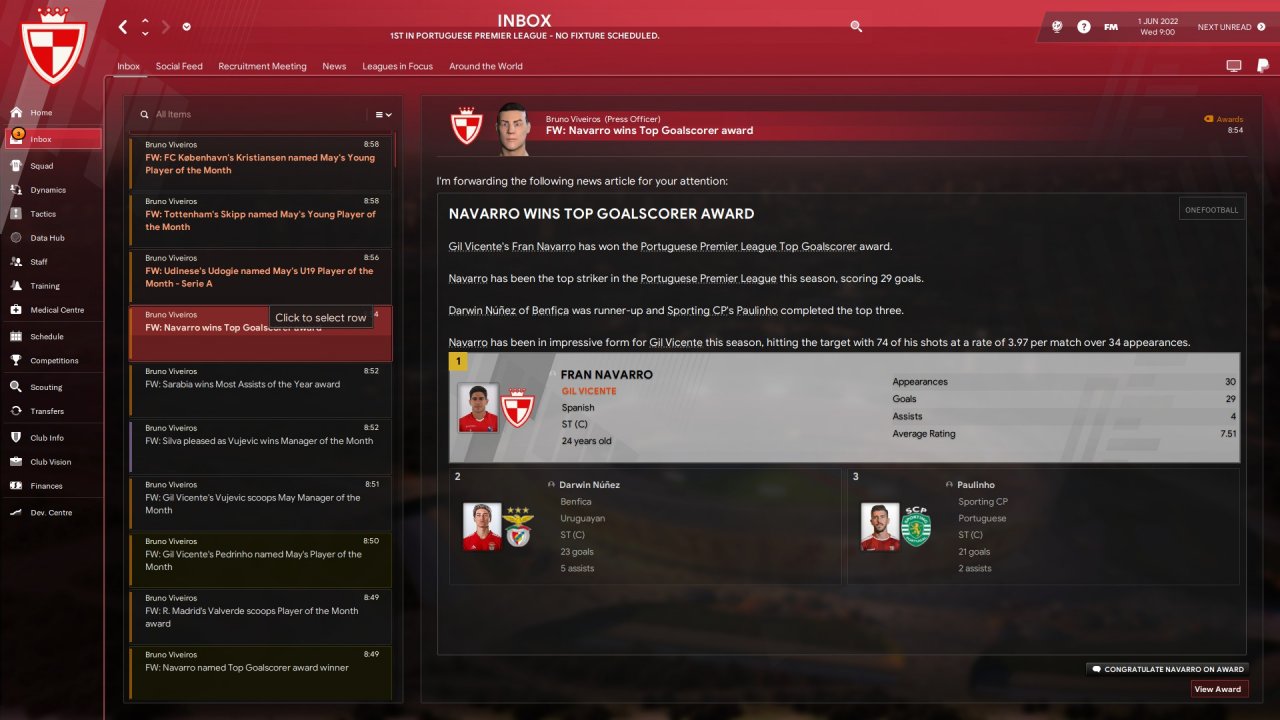This screenshot has height=720, width=1280.
Task: Open the Squad menu in sidebar
Action: (x=42, y=166)
